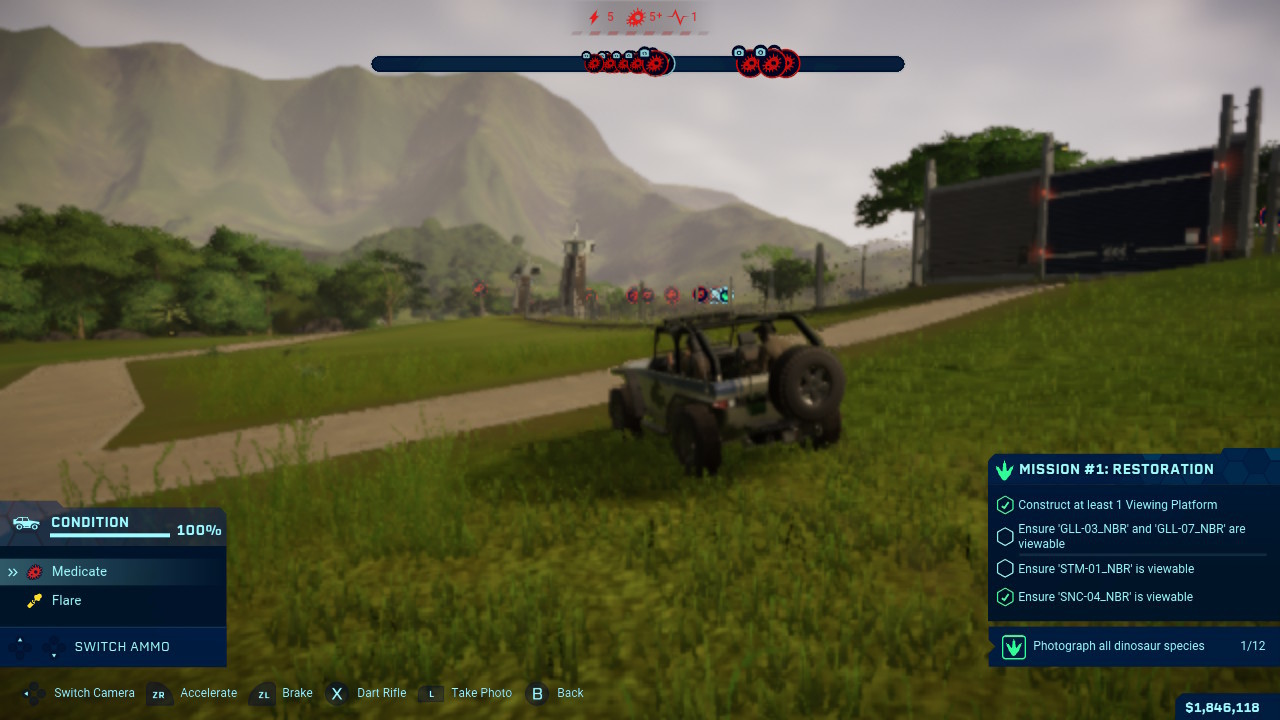
Task: Open the Photograph all dinosaur species task
Action: point(1118,646)
